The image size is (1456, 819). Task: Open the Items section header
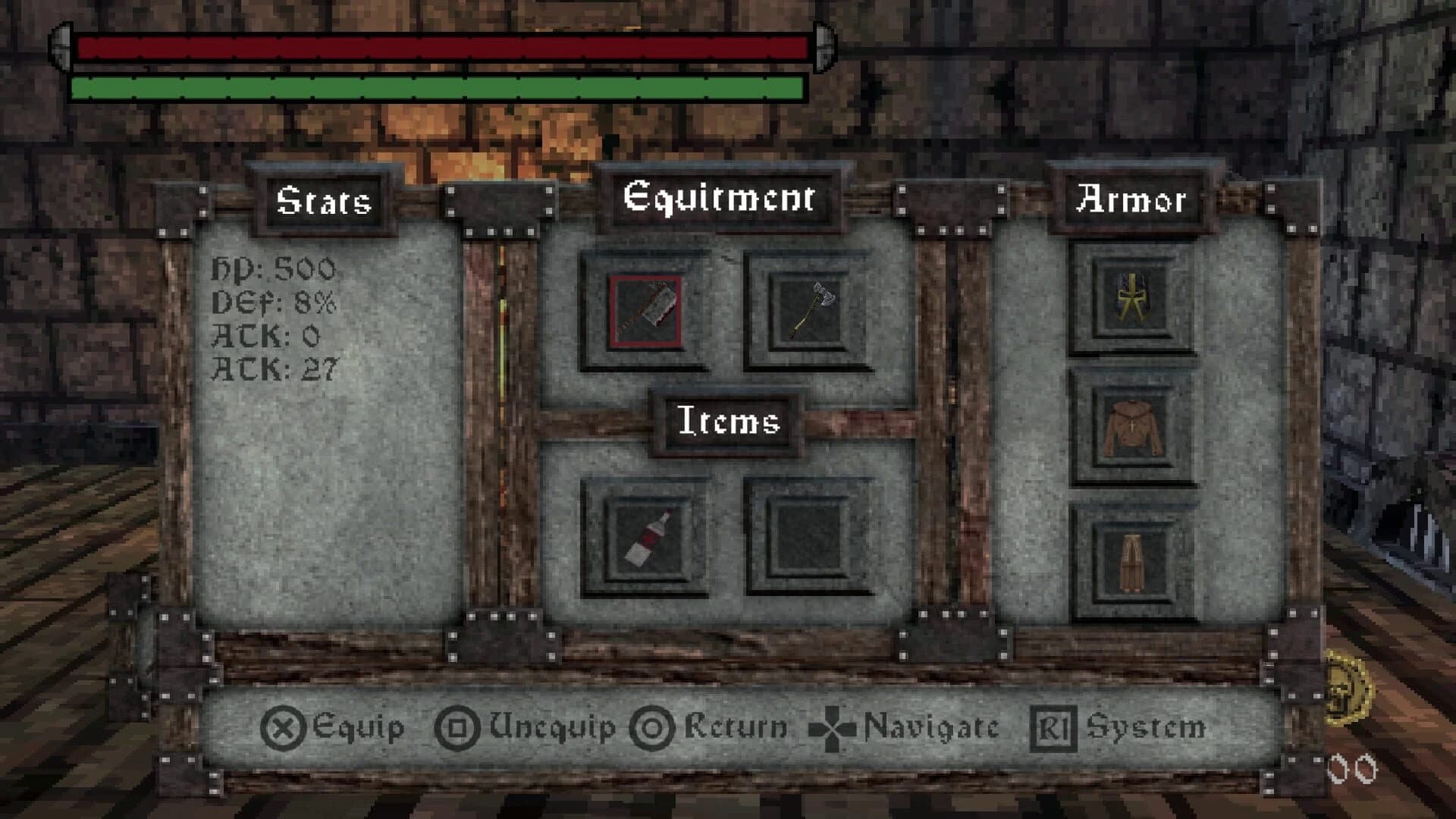[x=726, y=422]
